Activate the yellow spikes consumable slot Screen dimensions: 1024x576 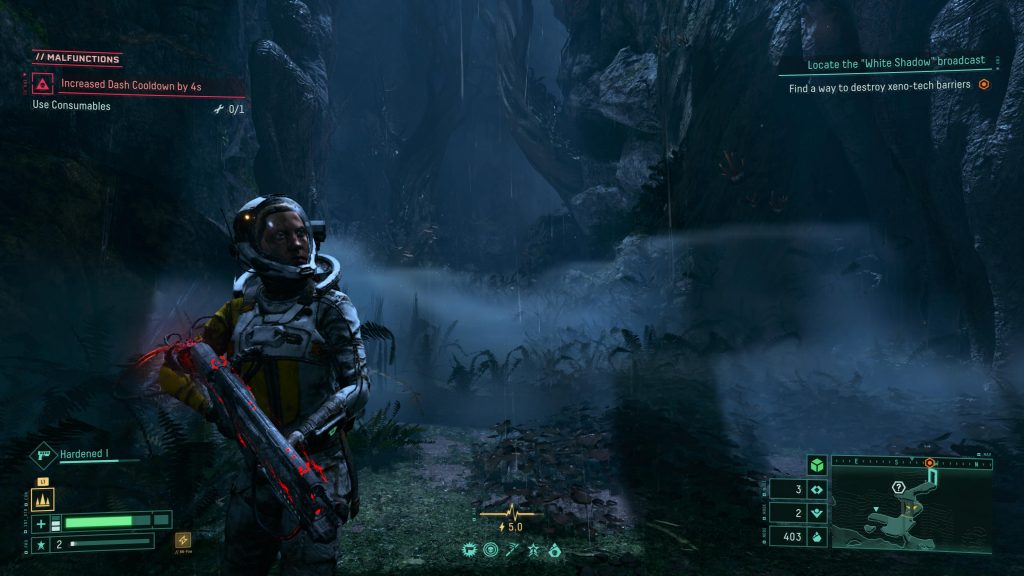(x=43, y=499)
